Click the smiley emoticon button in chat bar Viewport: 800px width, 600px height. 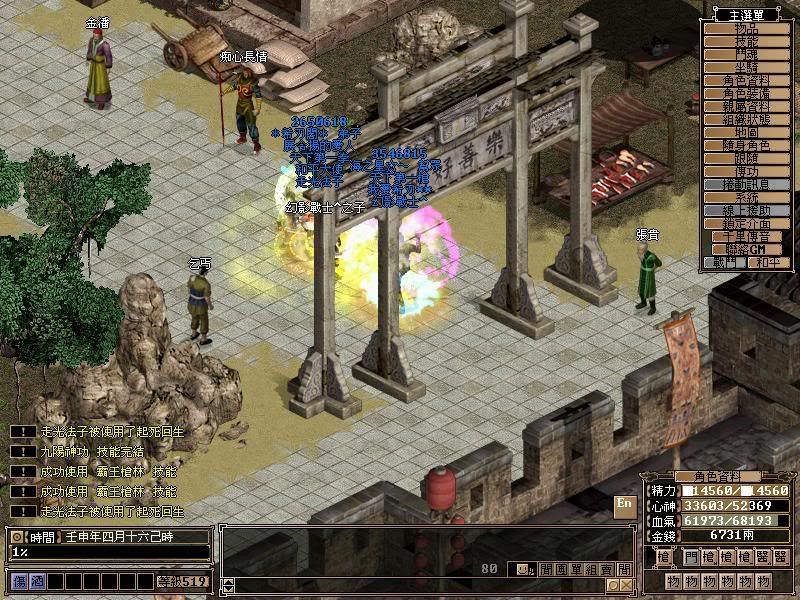(x=518, y=569)
